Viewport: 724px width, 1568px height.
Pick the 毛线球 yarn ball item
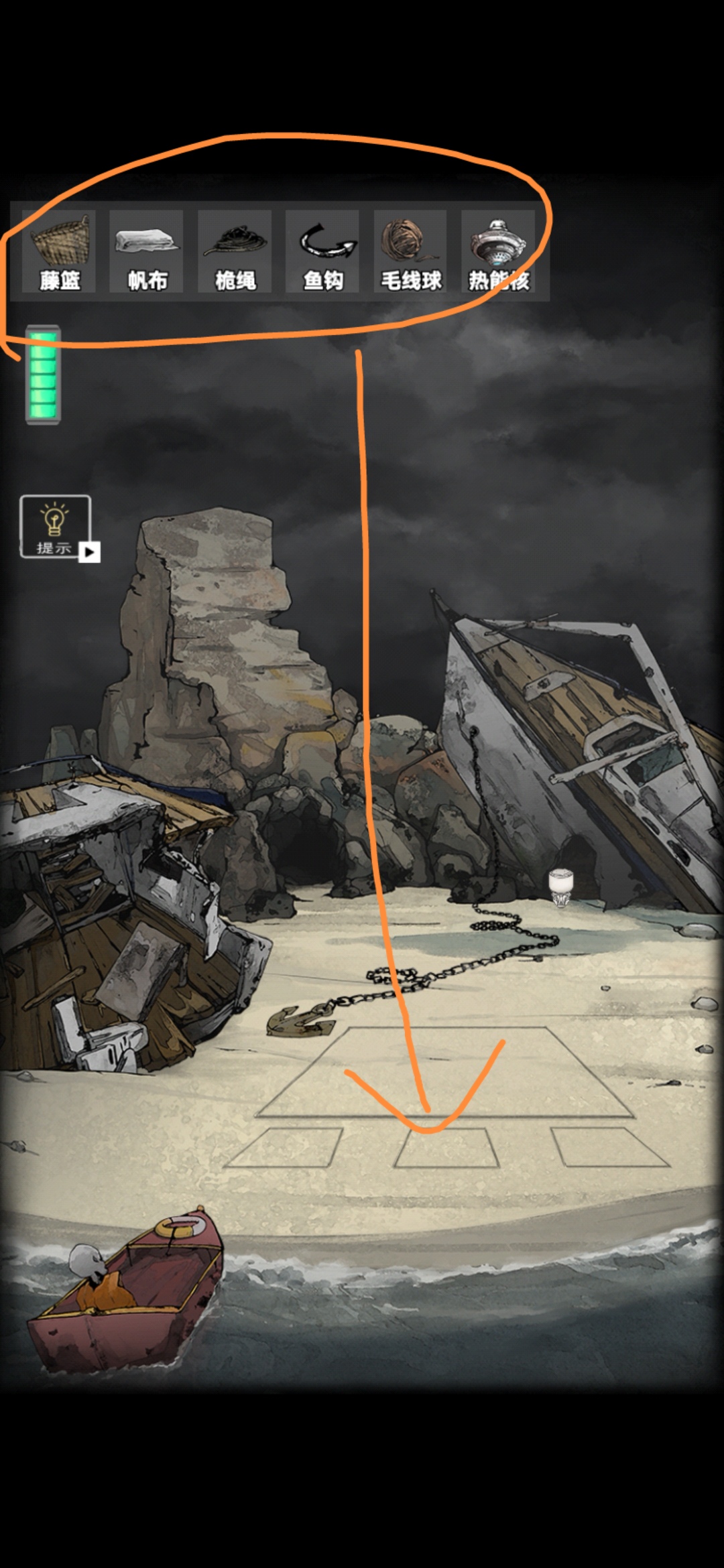click(410, 251)
